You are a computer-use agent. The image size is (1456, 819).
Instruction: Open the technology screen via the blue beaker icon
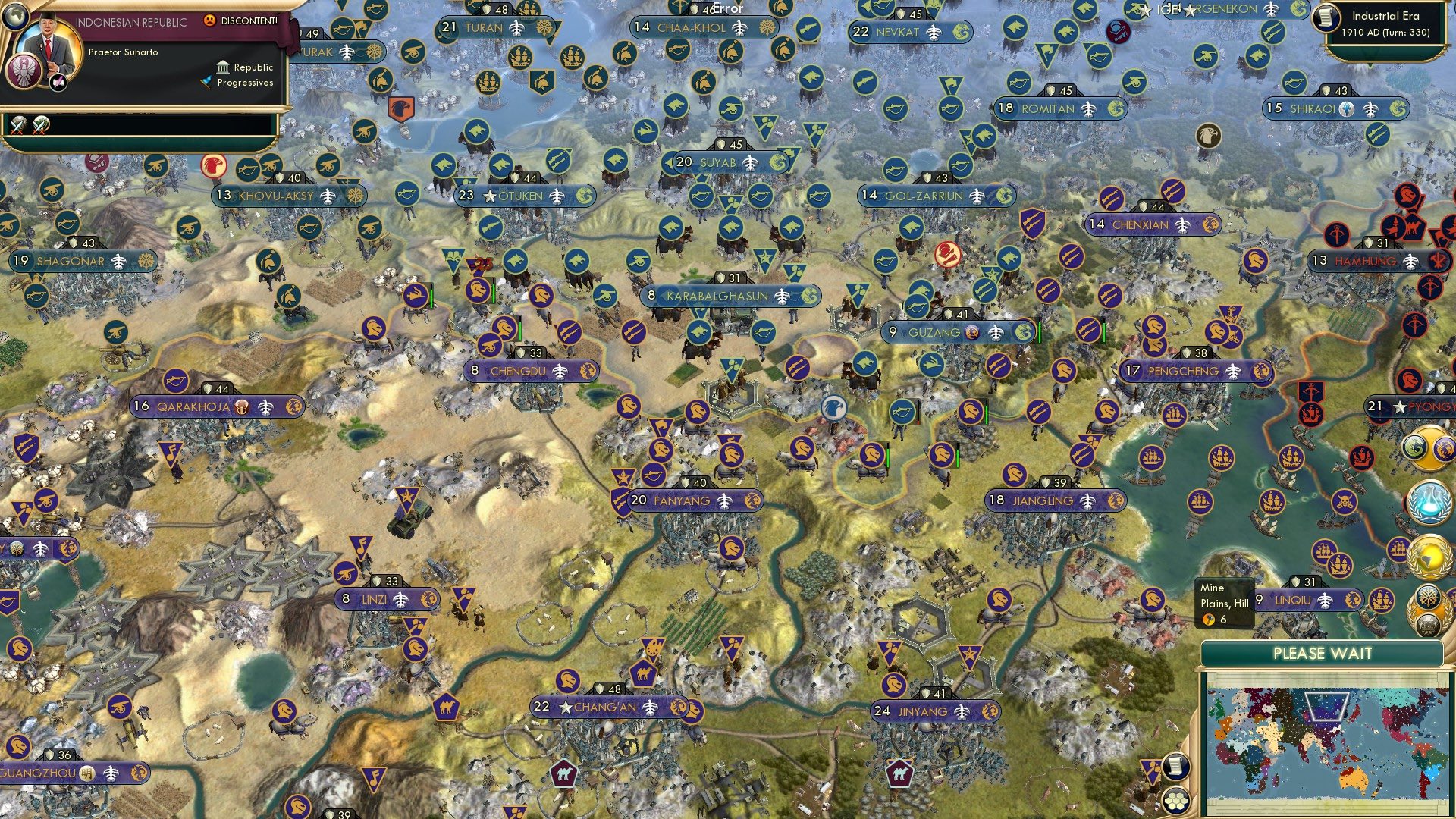(1429, 504)
